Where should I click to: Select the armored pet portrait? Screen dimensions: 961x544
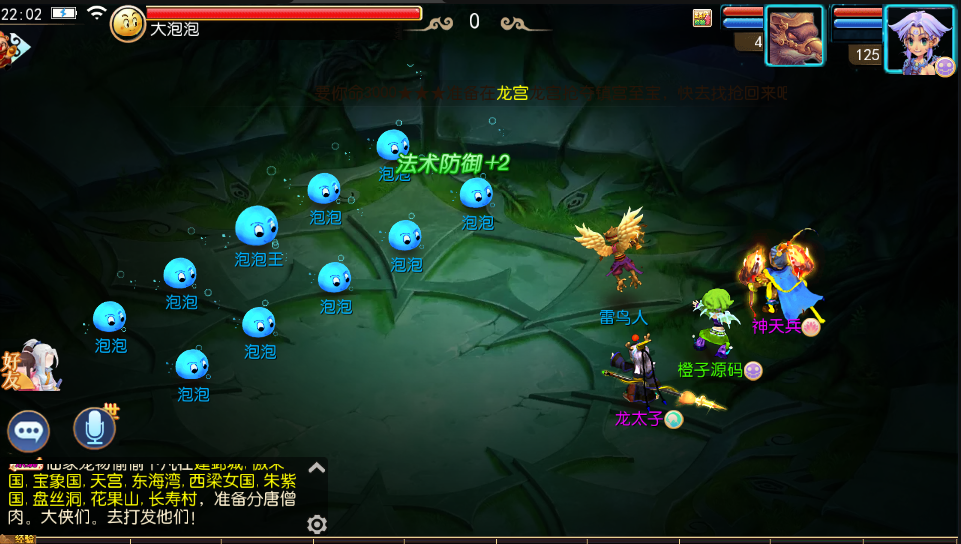(794, 35)
